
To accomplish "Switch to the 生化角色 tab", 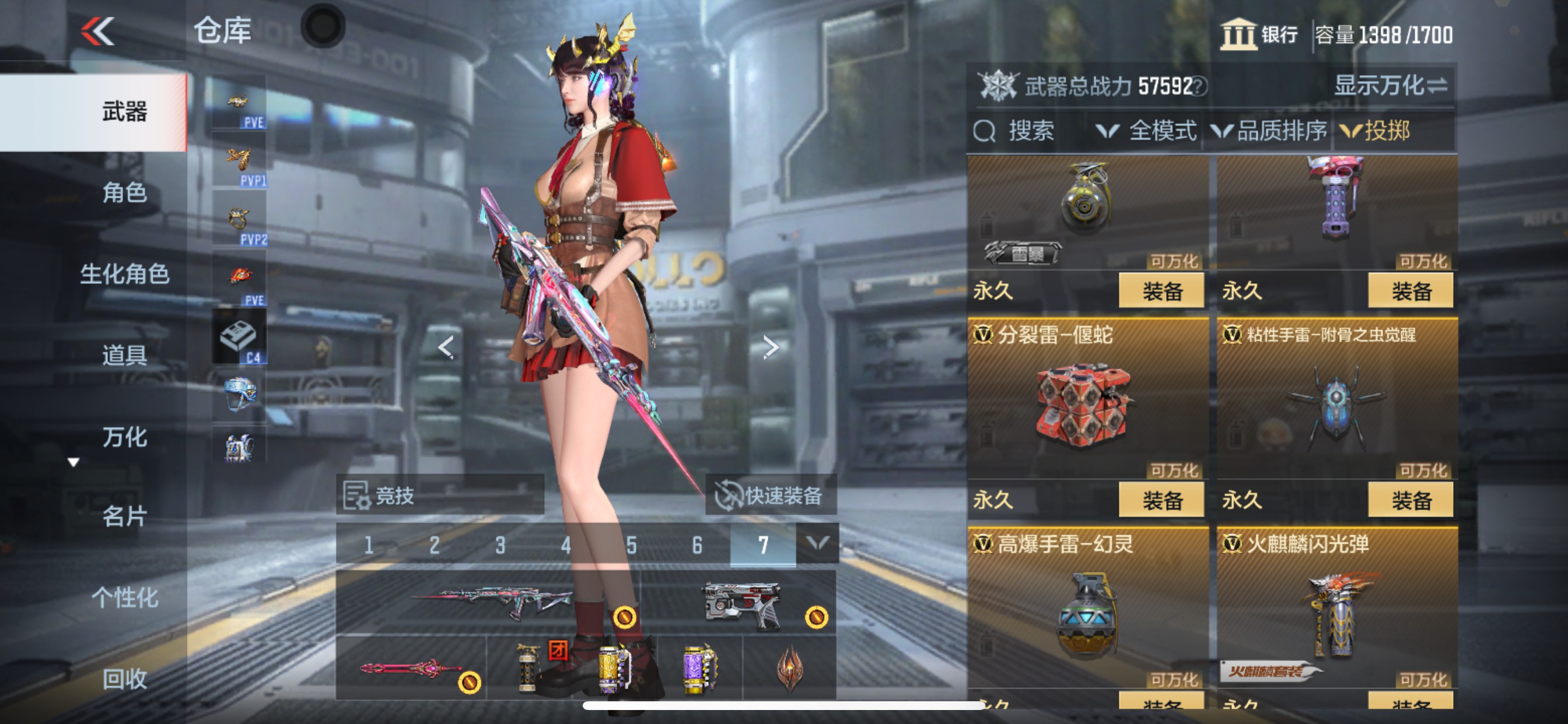I will (125, 274).
